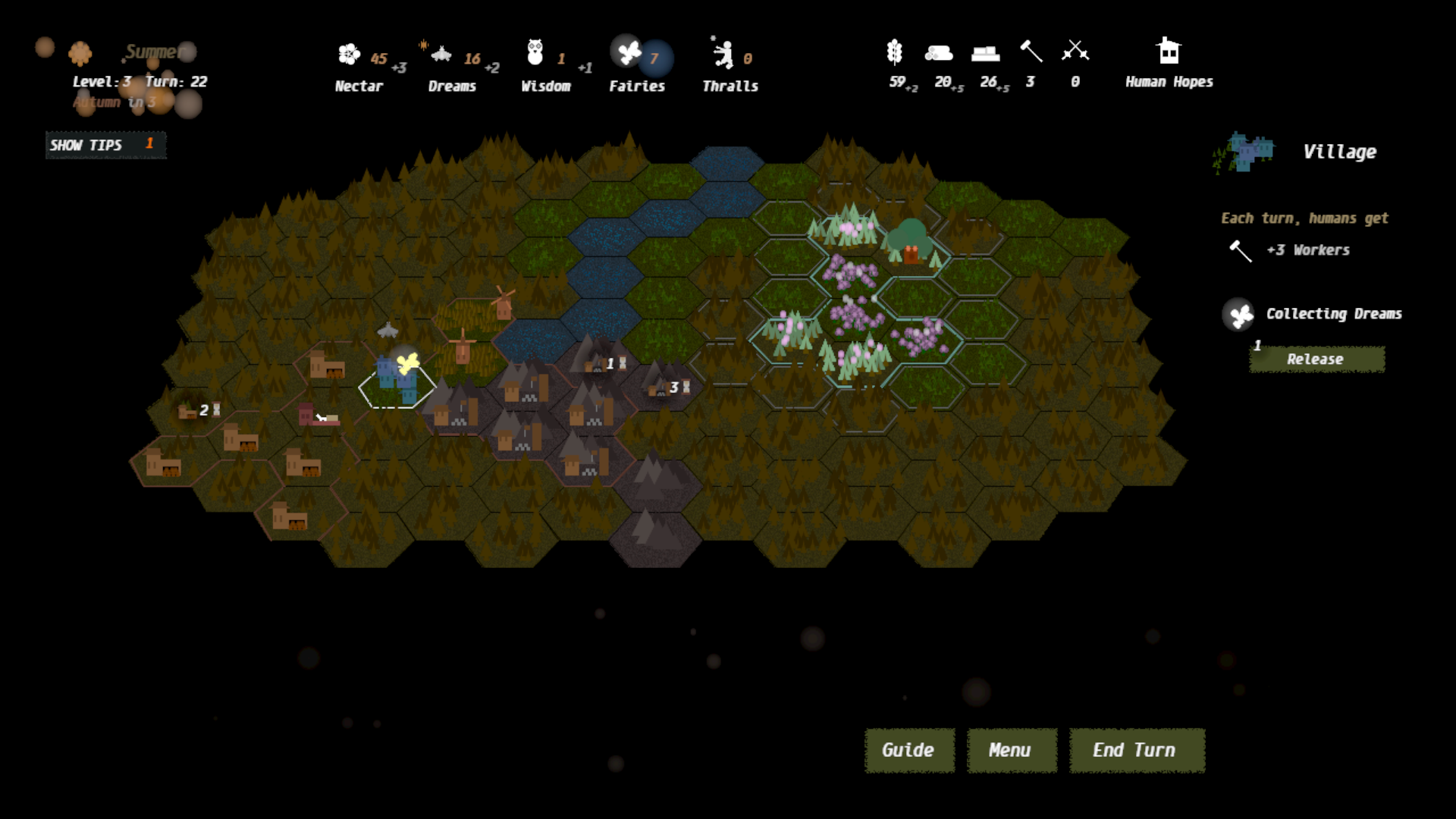This screenshot has width=1456, height=819.
Task: Click the crossed swords icon
Action: (1075, 51)
